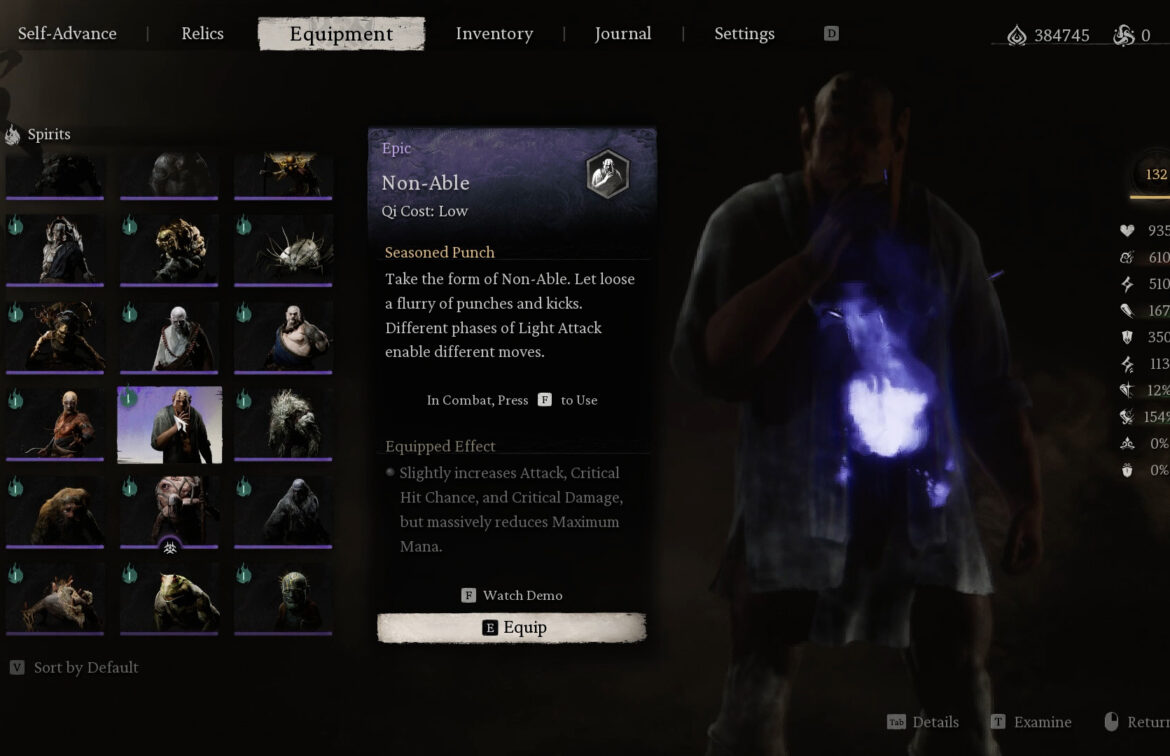Switch to the Settings tab
This screenshot has height=756, width=1170.
pos(744,34)
